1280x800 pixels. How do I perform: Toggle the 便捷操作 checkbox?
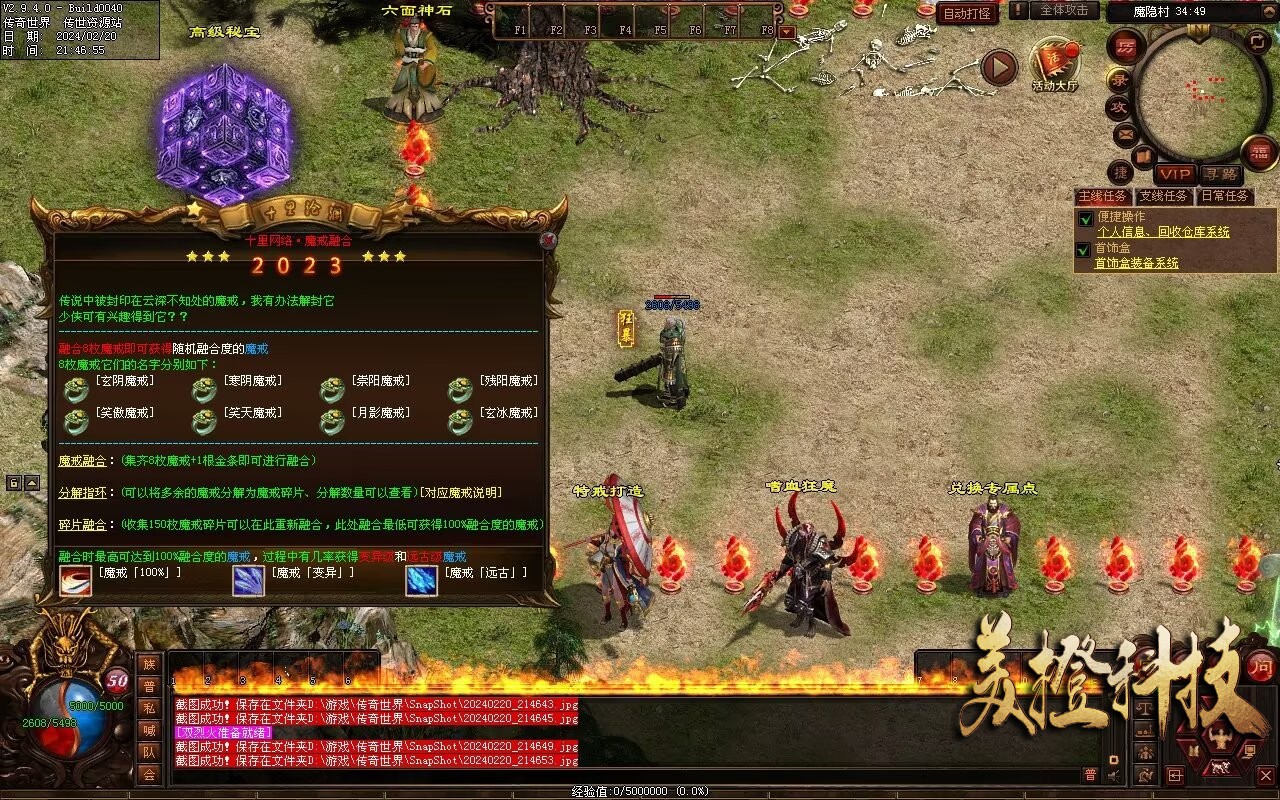coord(1084,218)
